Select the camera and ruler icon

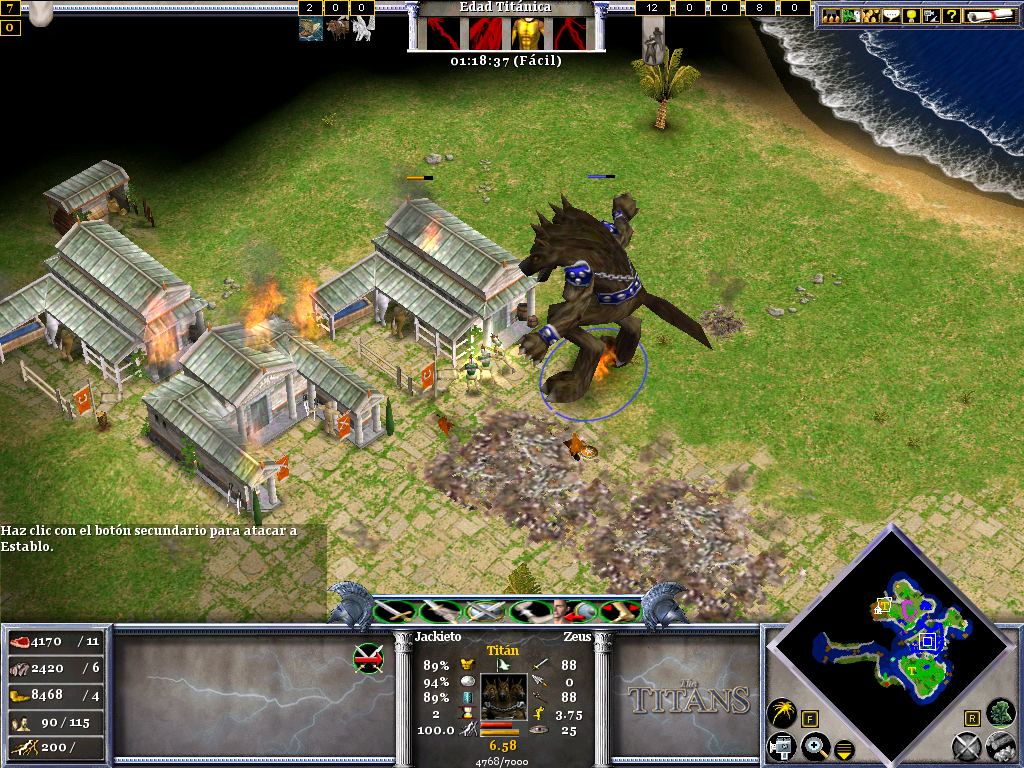tap(930, 15)
